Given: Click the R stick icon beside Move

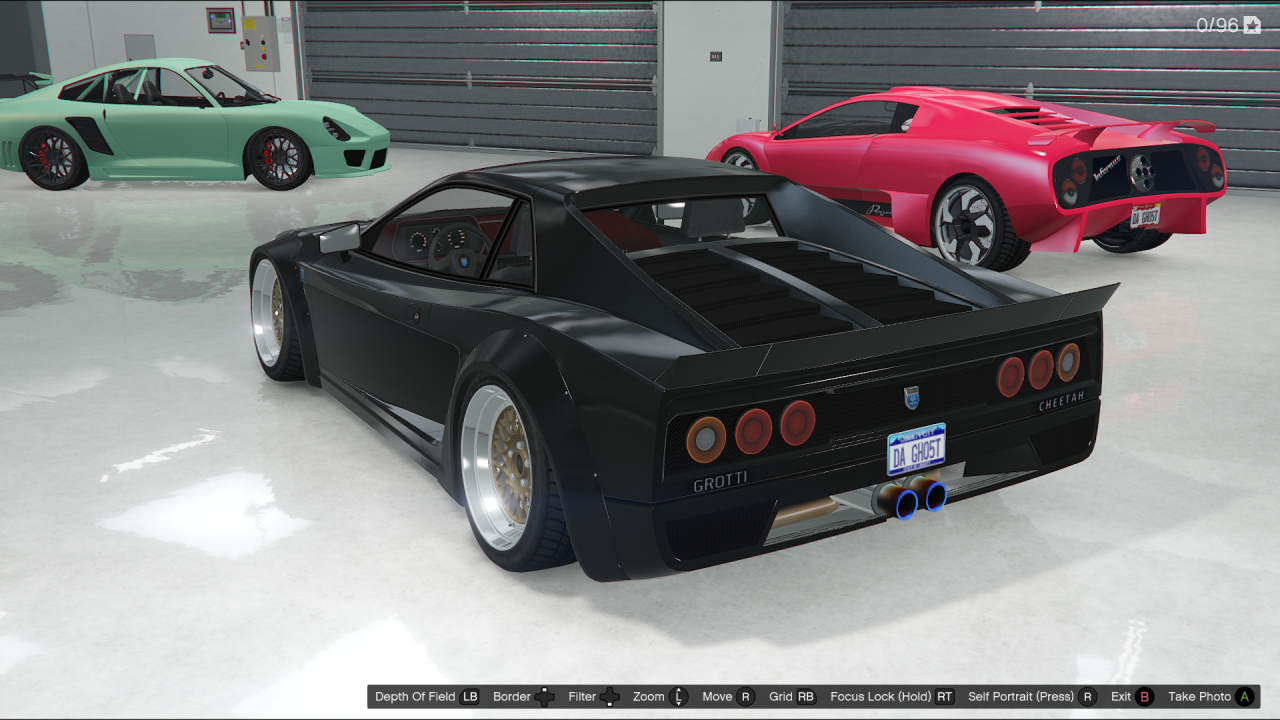Looking at the screenshot, I should [742, 697].
